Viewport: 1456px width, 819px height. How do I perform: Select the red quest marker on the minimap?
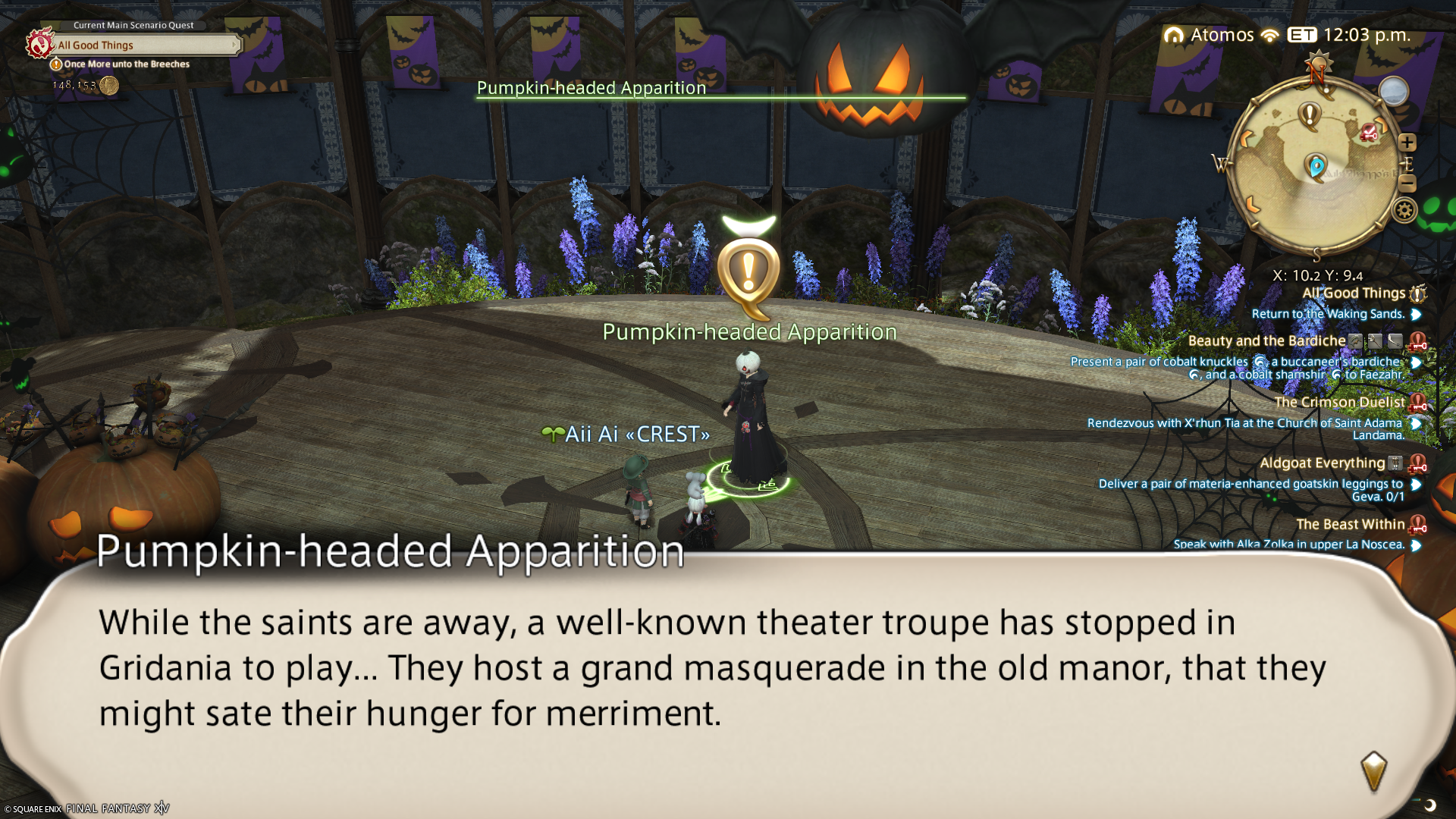1370,133
